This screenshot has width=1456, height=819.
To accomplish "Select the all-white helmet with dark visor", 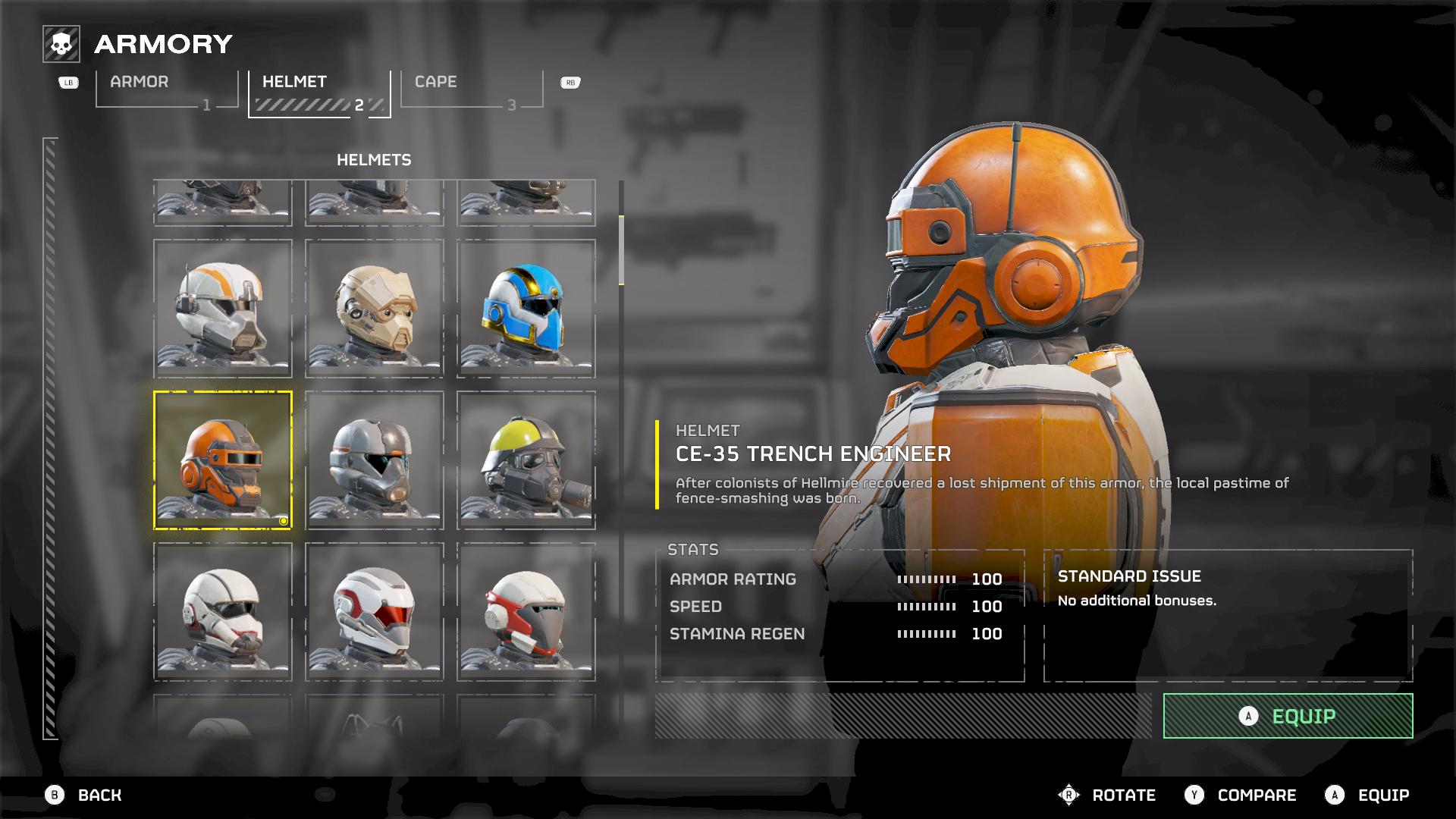I will (223, 612).
